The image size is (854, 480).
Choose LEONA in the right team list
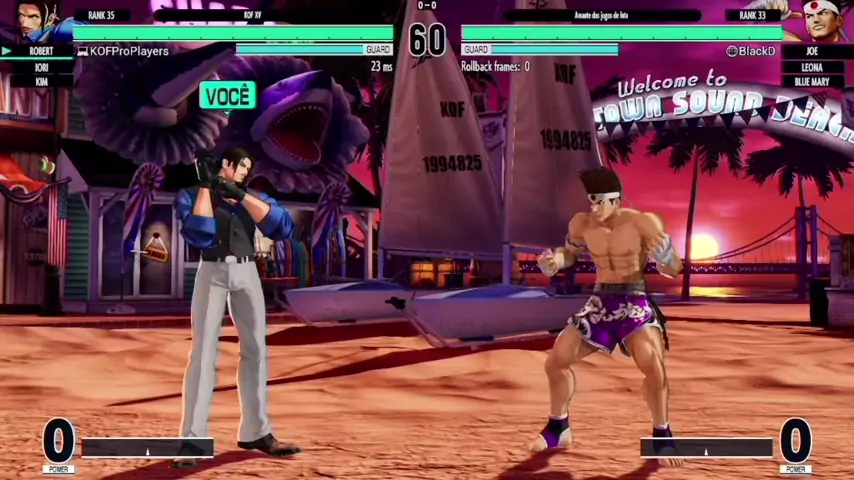pos(812,67)
